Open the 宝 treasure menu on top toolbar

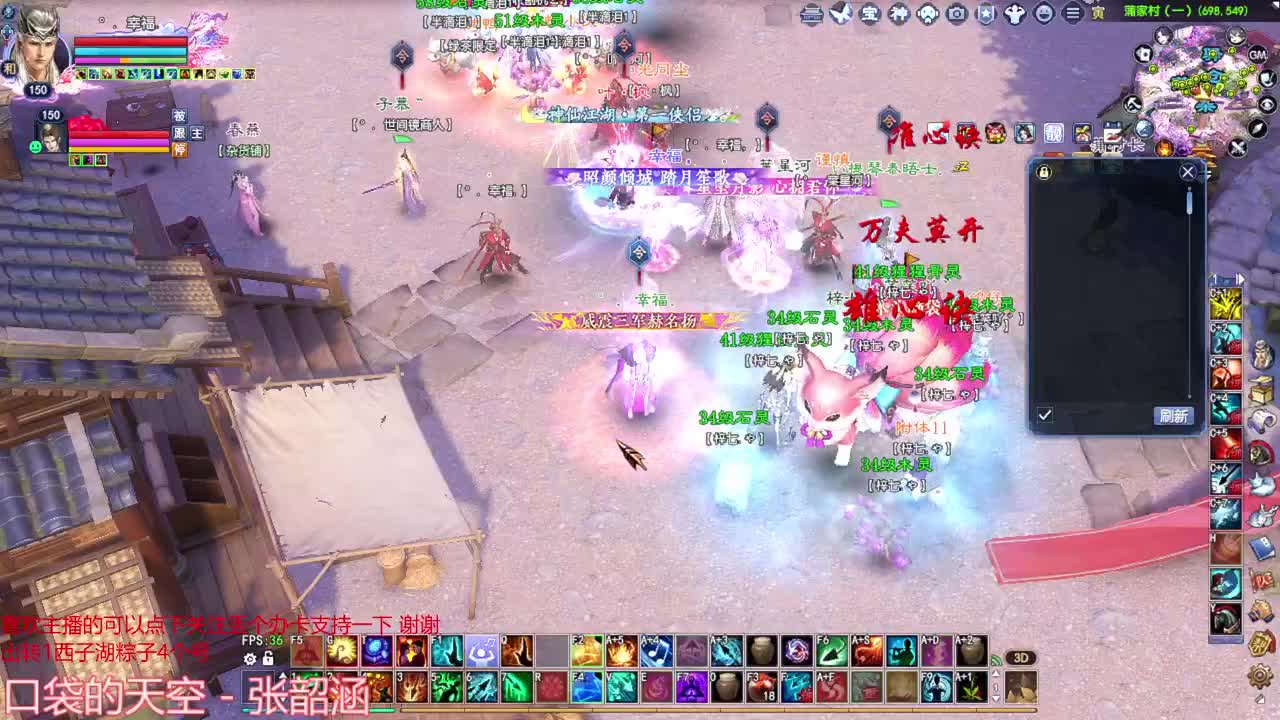[x=870, y=14]
